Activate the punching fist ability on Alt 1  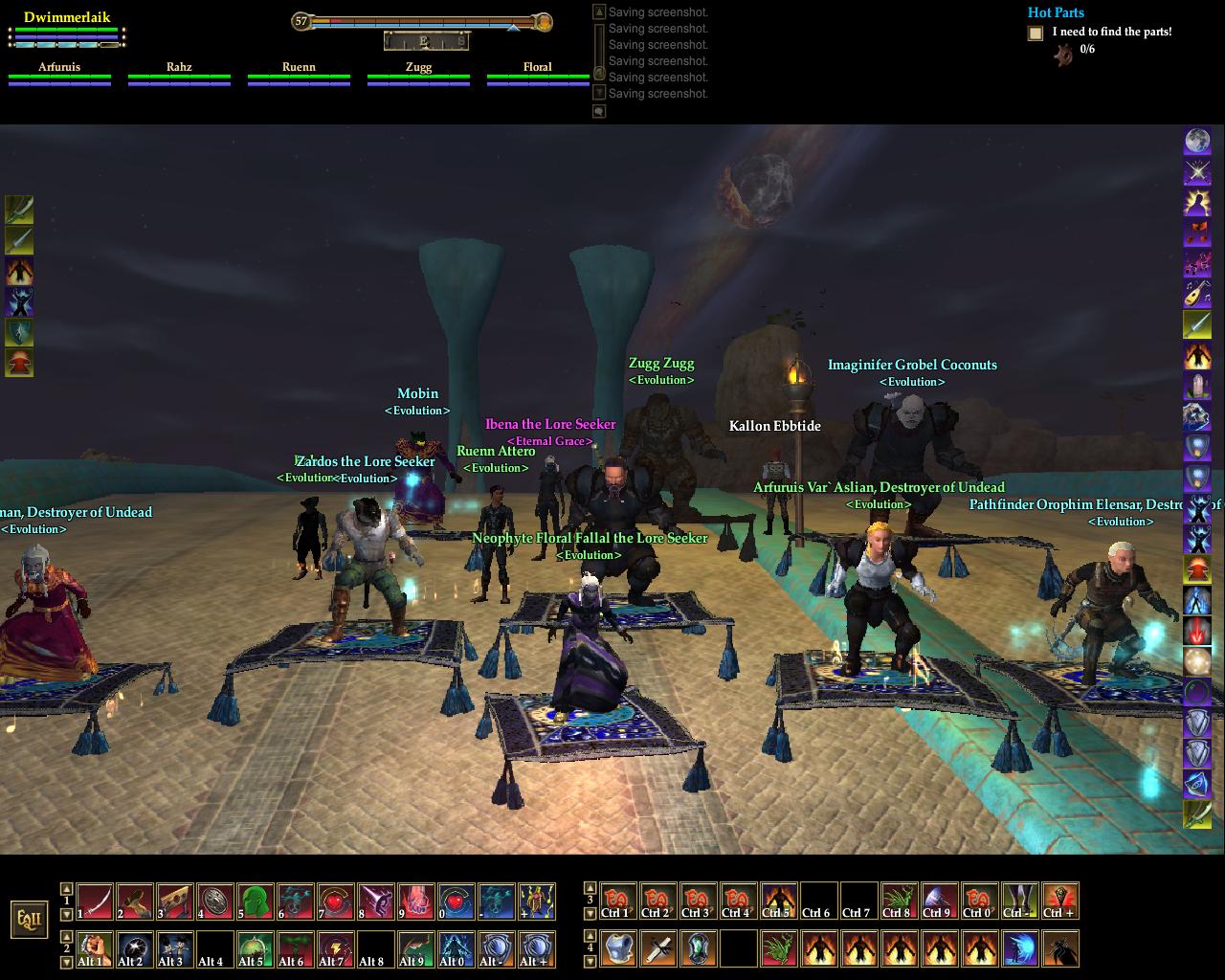[x=95, y=948]
